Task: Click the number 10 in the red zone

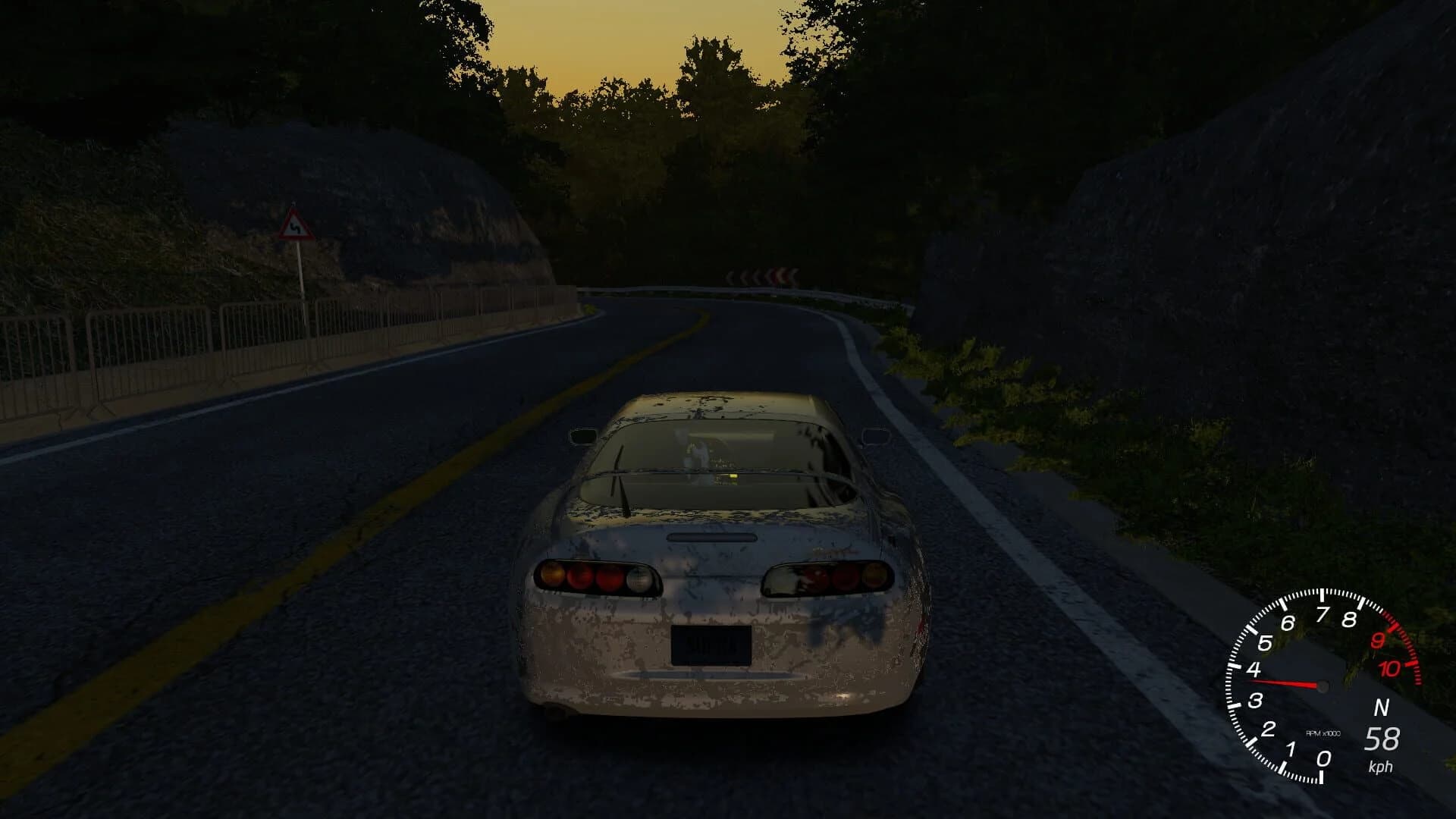Action: (1390, 667)
